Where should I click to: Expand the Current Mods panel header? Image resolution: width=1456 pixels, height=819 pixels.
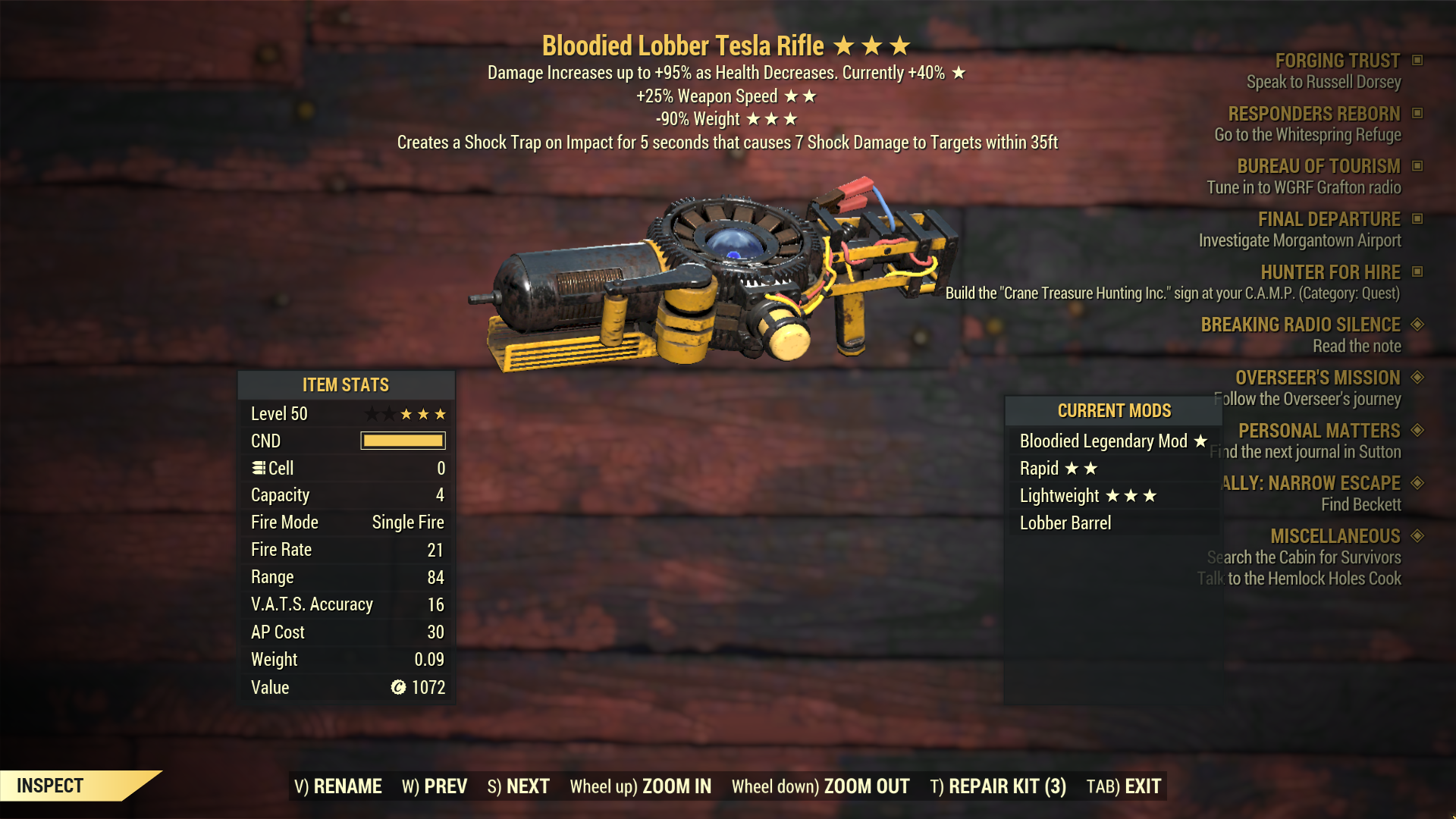click(x=1114, y=410)
